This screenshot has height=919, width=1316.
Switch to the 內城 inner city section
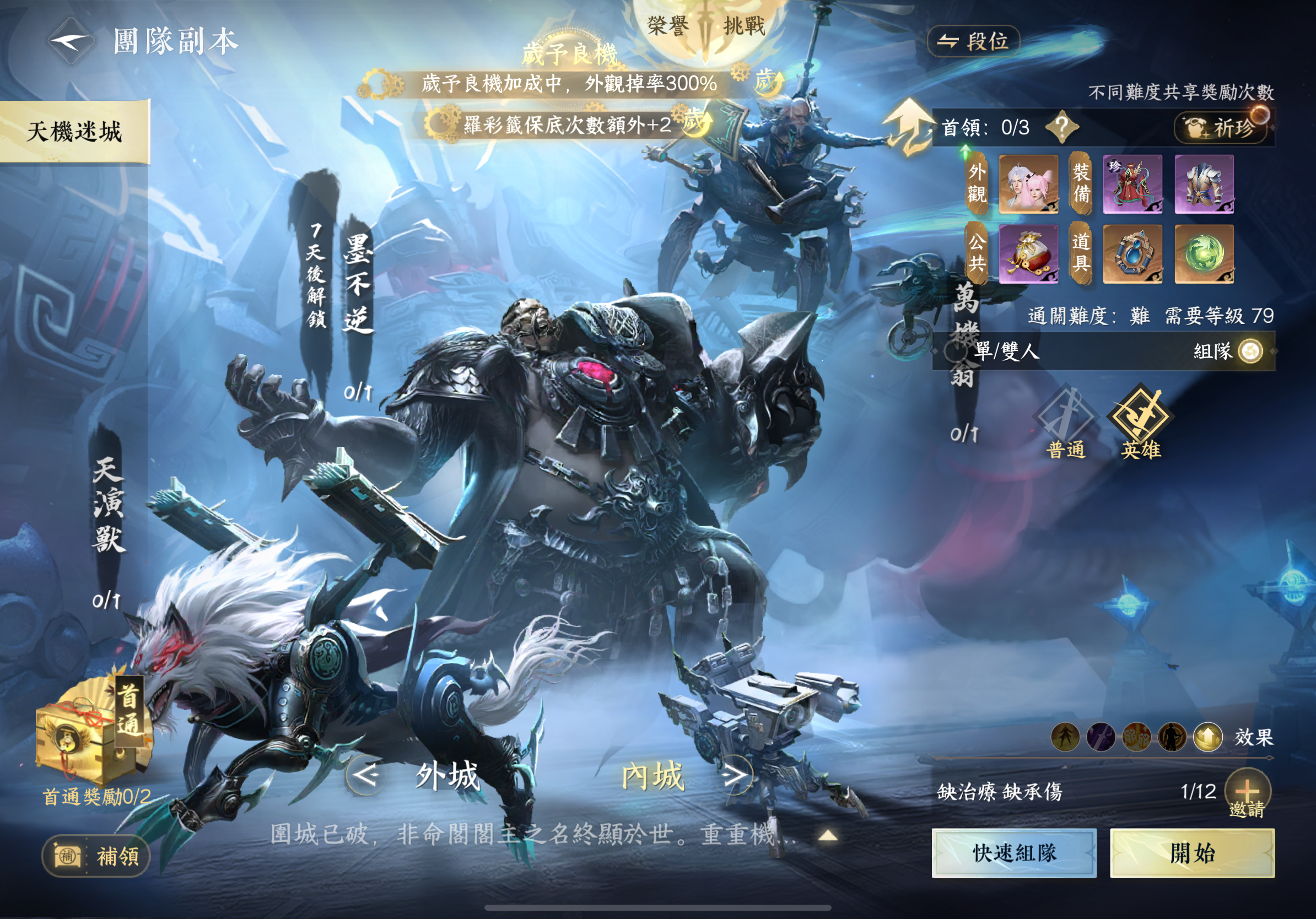(x=654, y=776)
